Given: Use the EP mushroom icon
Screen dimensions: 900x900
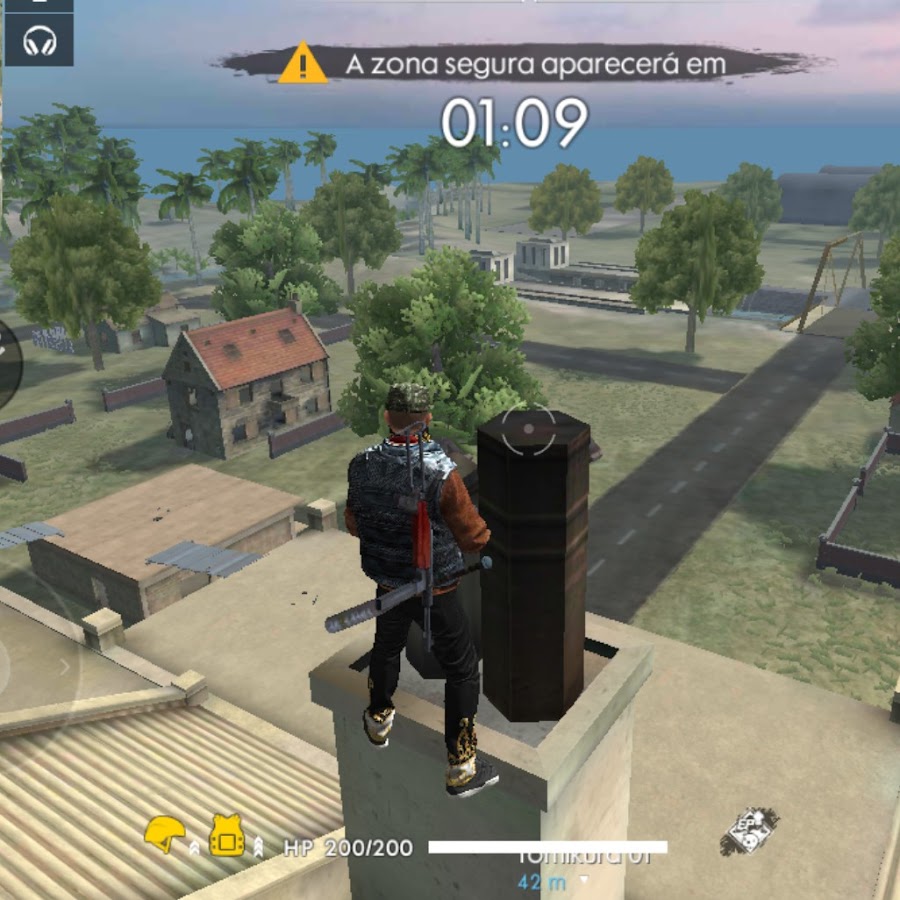Looking at the screenshot, I should pyautogui.click(x=749, y=831).
